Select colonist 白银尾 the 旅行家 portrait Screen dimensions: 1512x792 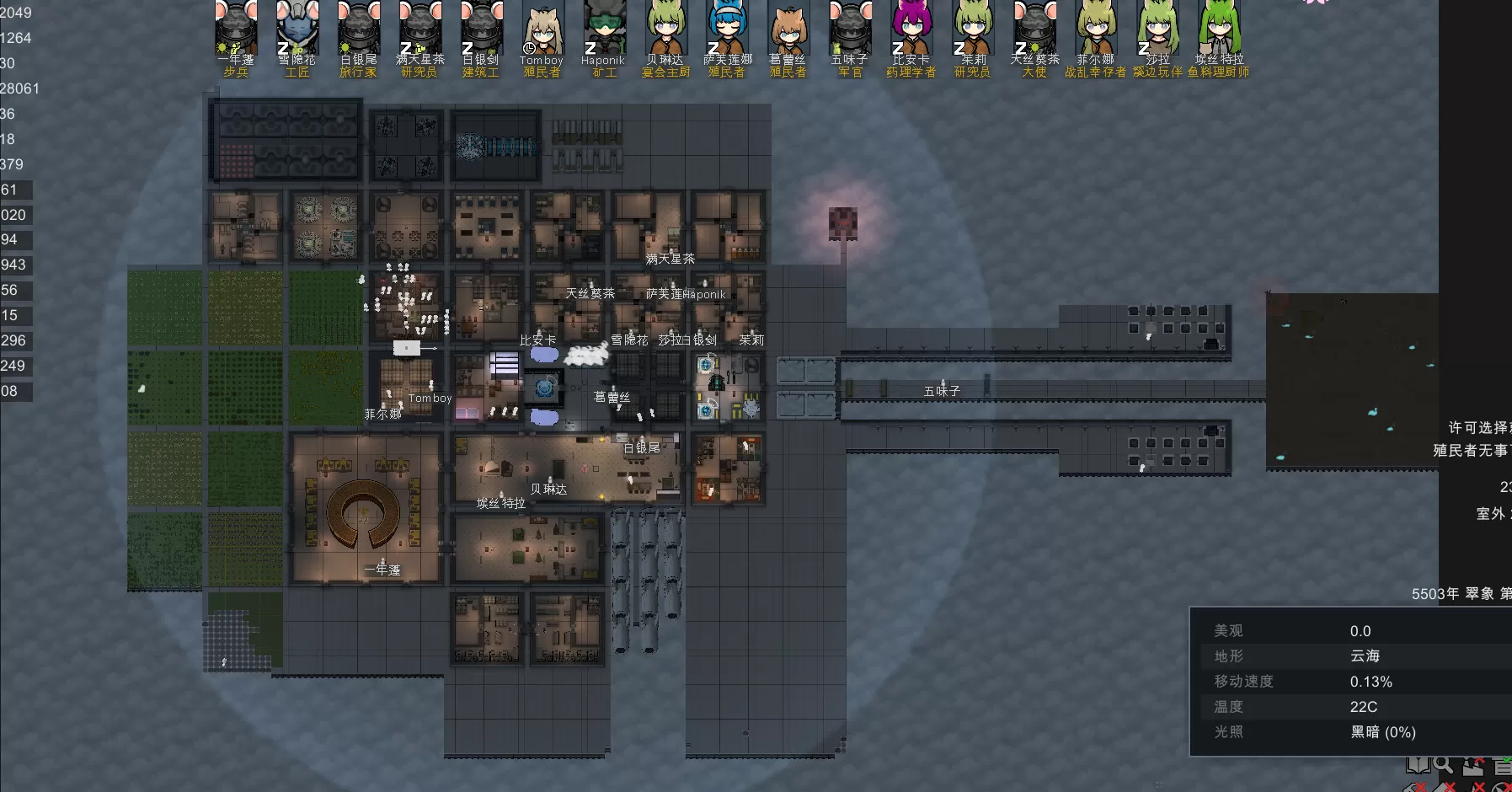[x=360, y=29]
